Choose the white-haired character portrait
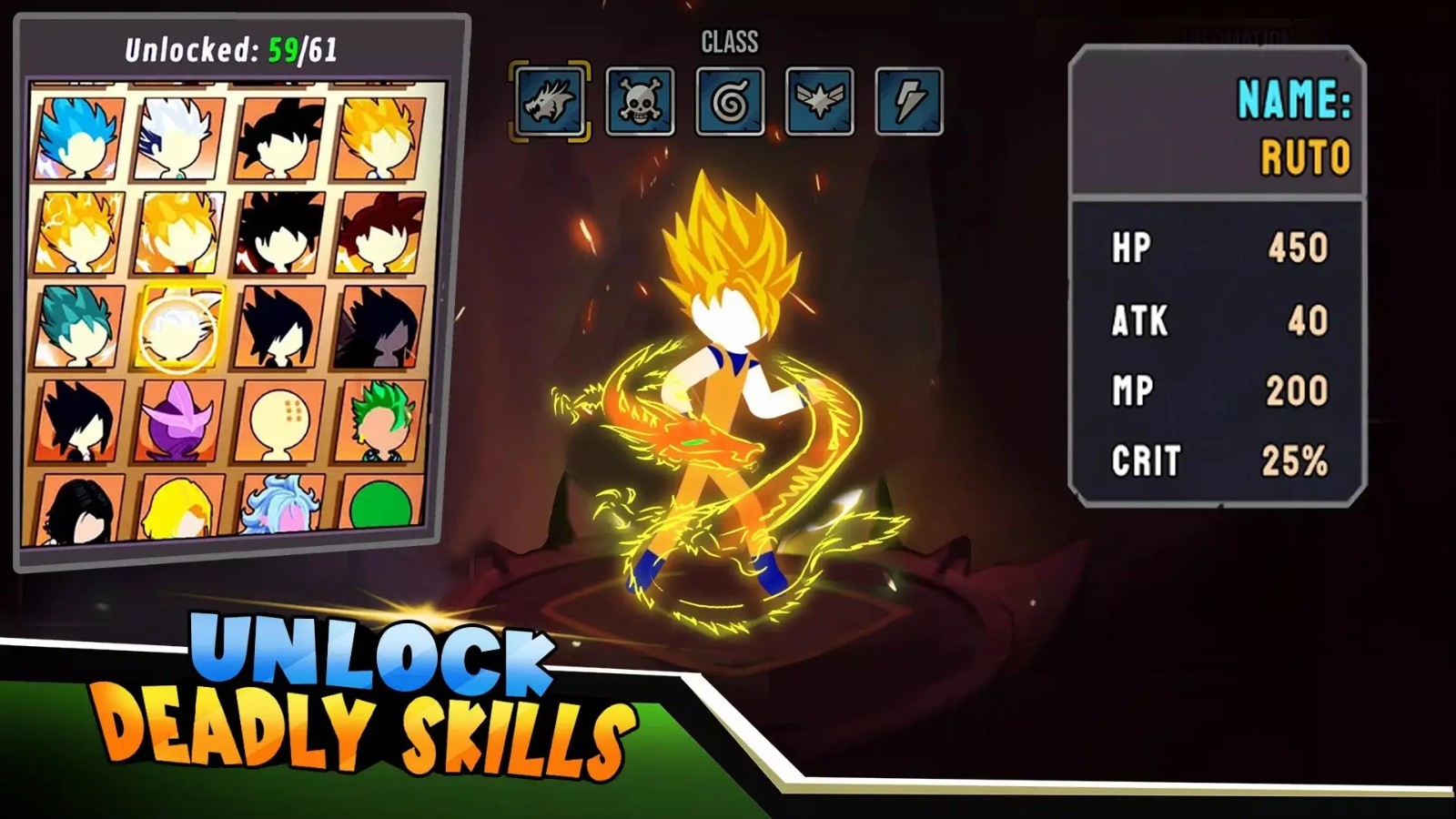1456x819 pixels. [x=178, y=138]
